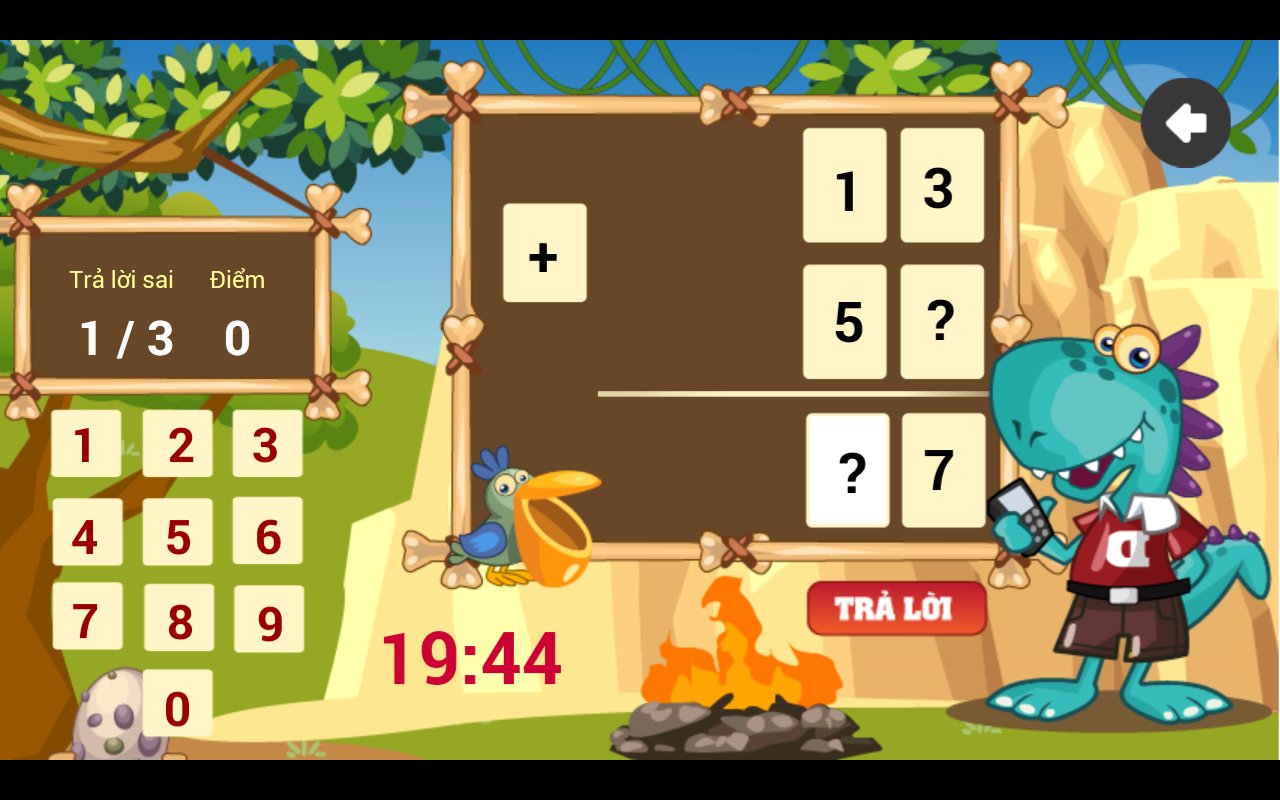Click the Trả lời sai score board
The width and height of the screenshot is (1280, 800).
point(122,280)
